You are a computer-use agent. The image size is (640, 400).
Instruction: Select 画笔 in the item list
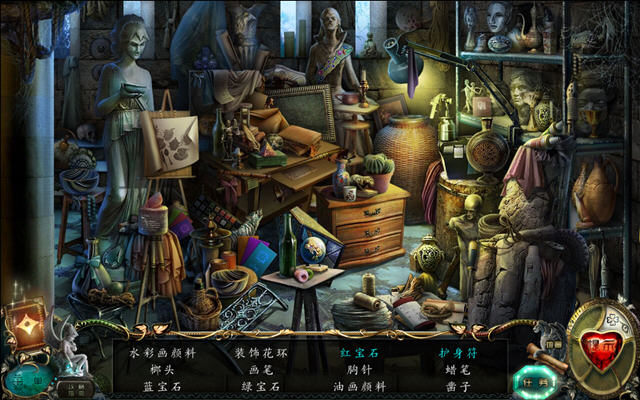coord(254,368)
